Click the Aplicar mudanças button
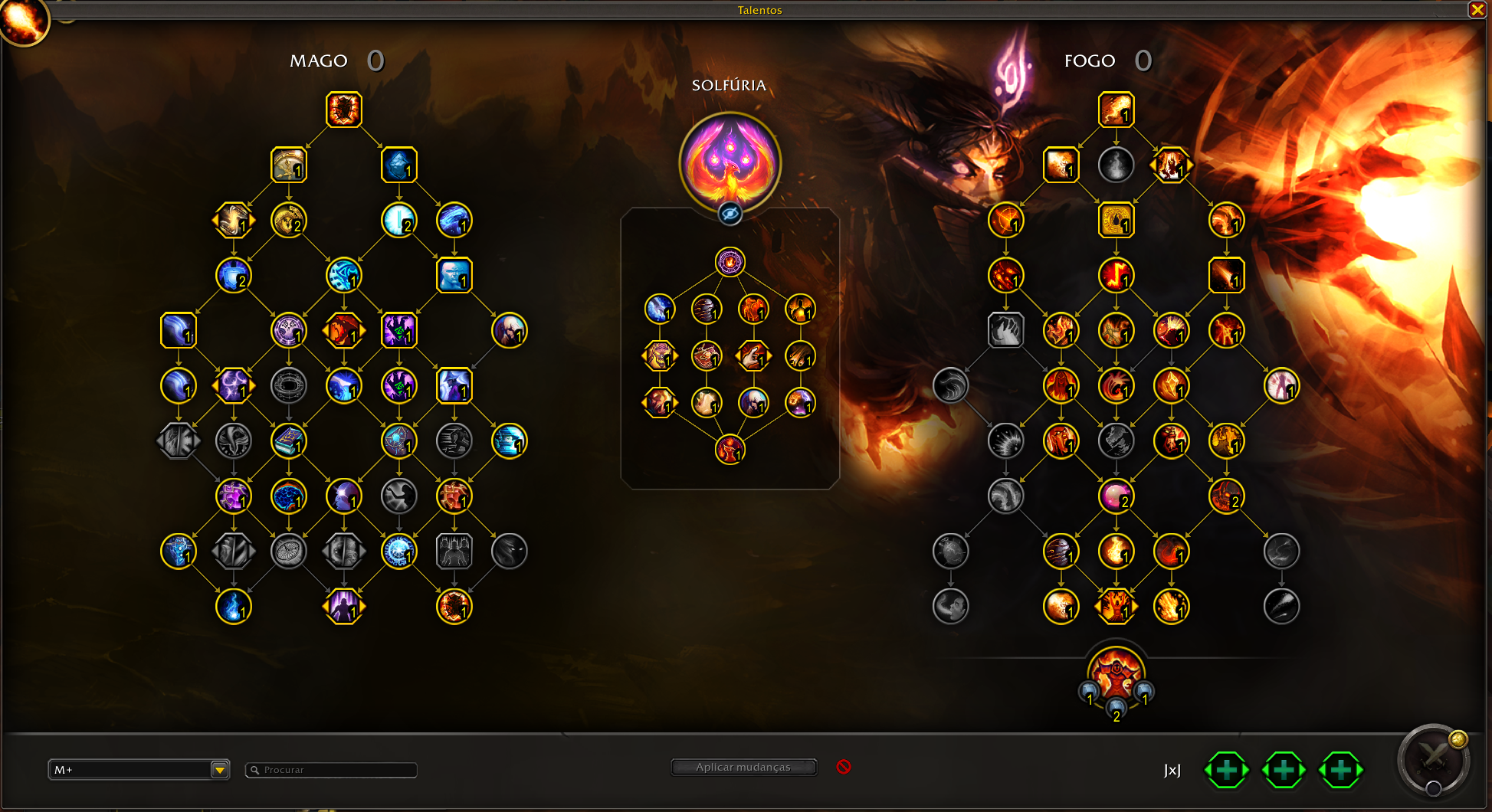1492x812 pixels. pyautogui.click(x=743, y=767)
